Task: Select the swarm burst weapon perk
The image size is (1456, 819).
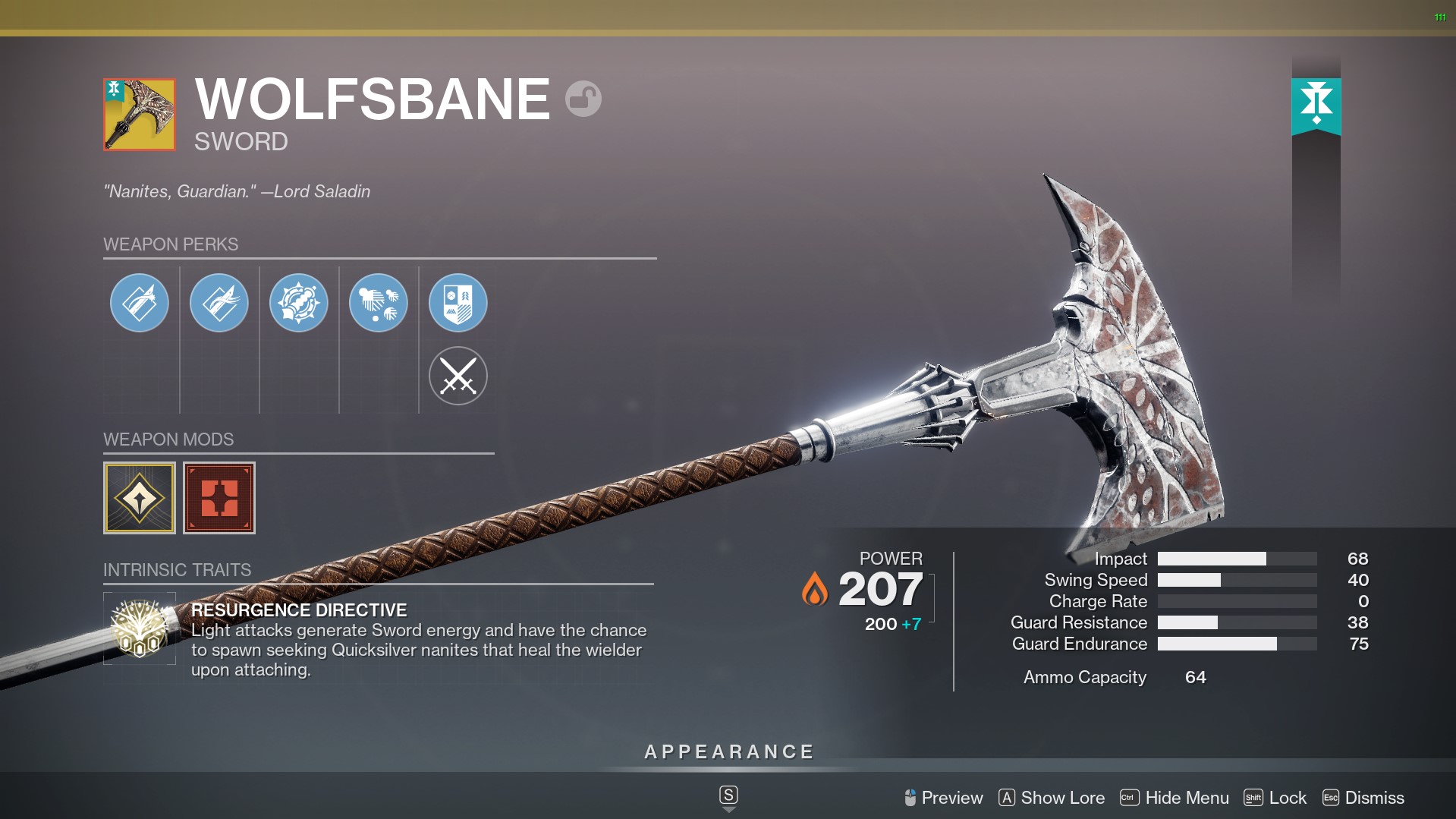Action: tap(379, 303)
